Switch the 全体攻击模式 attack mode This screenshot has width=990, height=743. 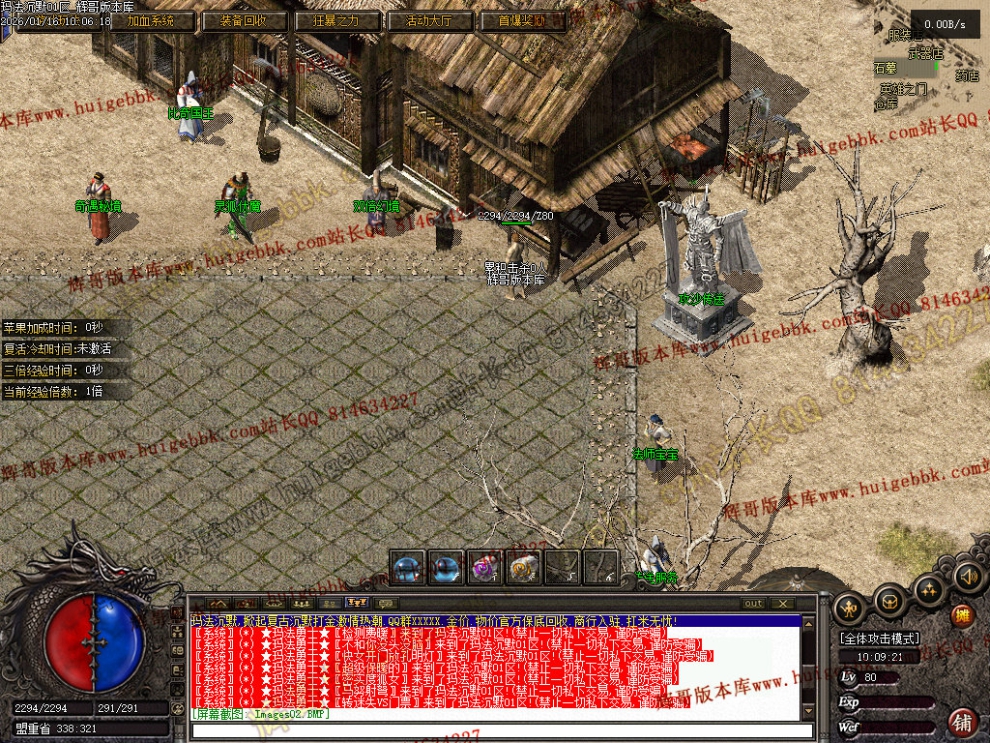879,638
